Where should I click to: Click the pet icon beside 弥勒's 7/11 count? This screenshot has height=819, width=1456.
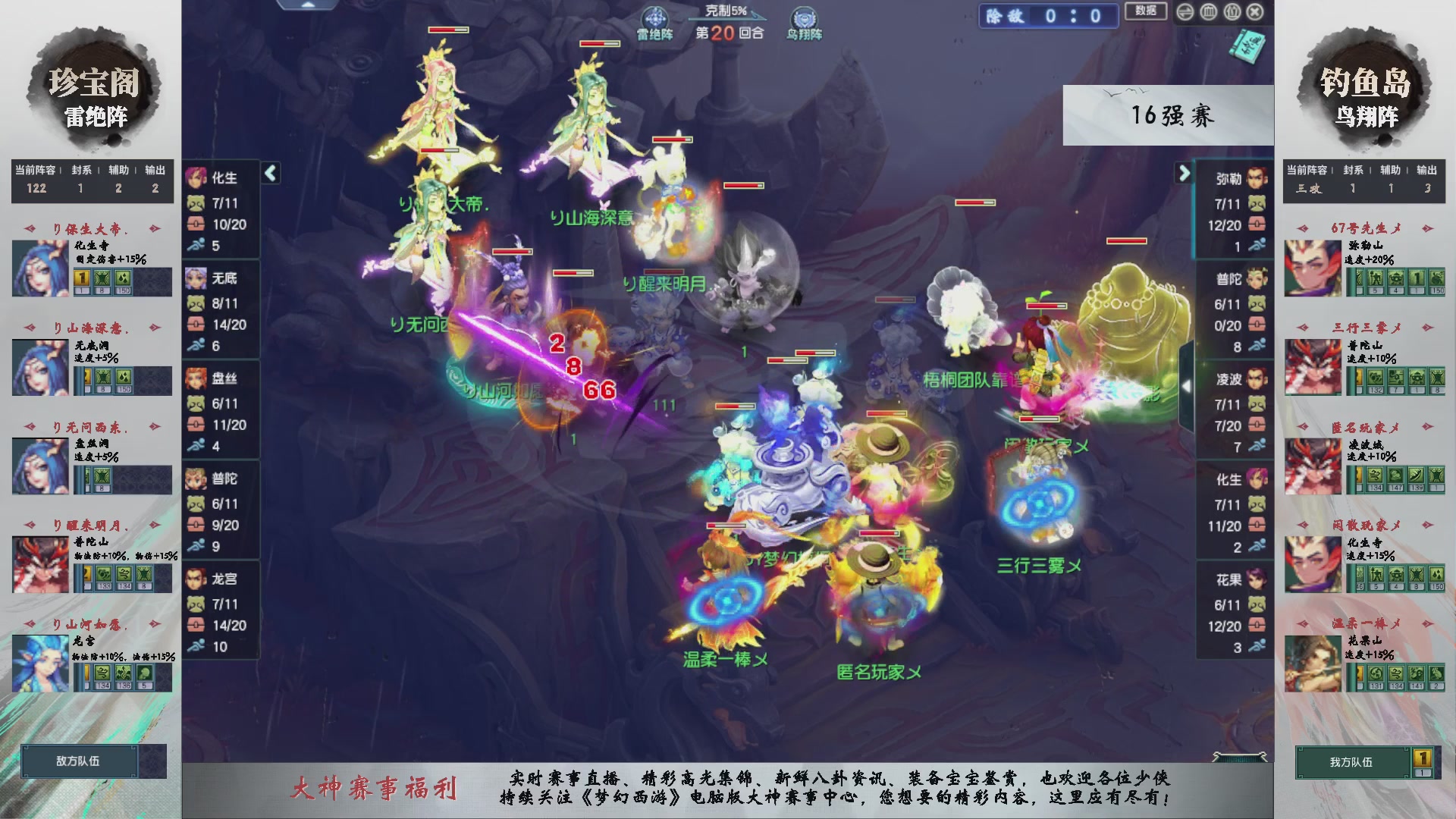pos(1256,203)
